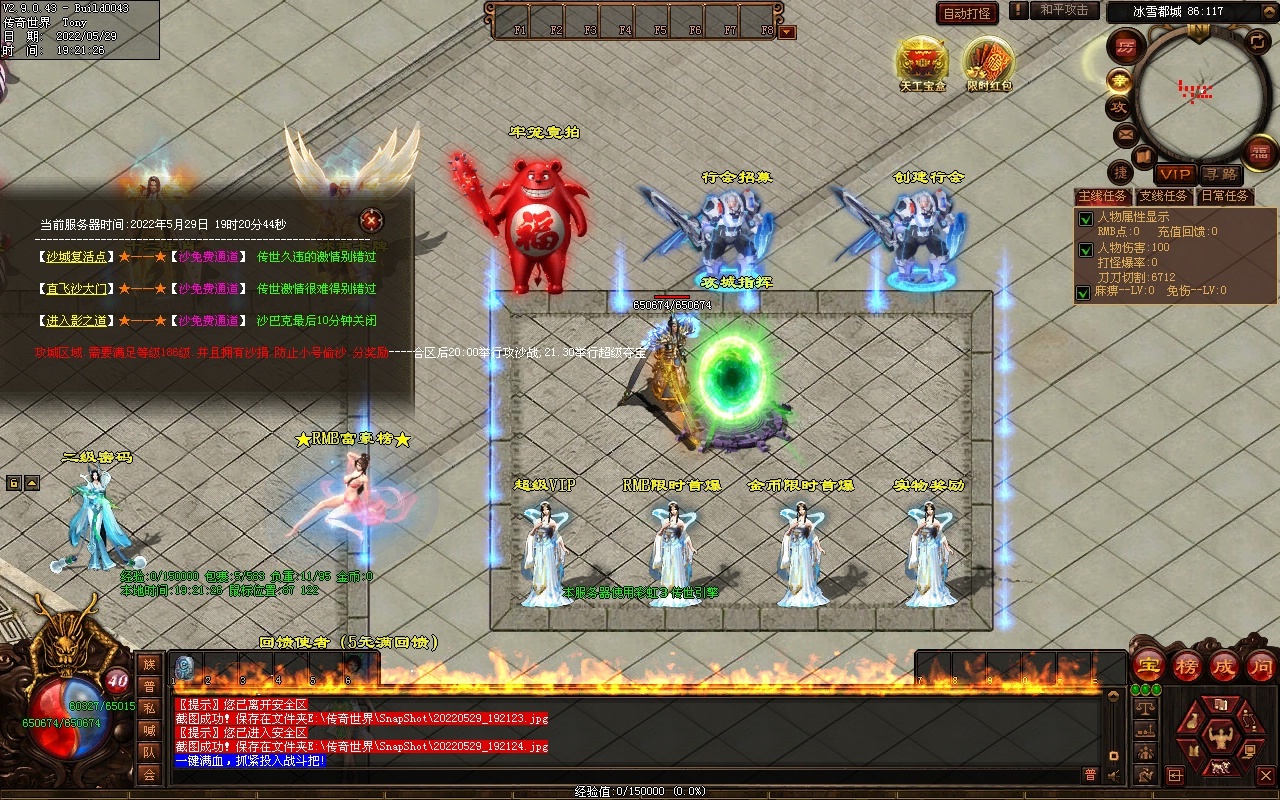Image resolution: width=1280 pixels, height=800 pixels.
Task: Open the 限时红包 red envelope event
Action: tap(988, 61)
